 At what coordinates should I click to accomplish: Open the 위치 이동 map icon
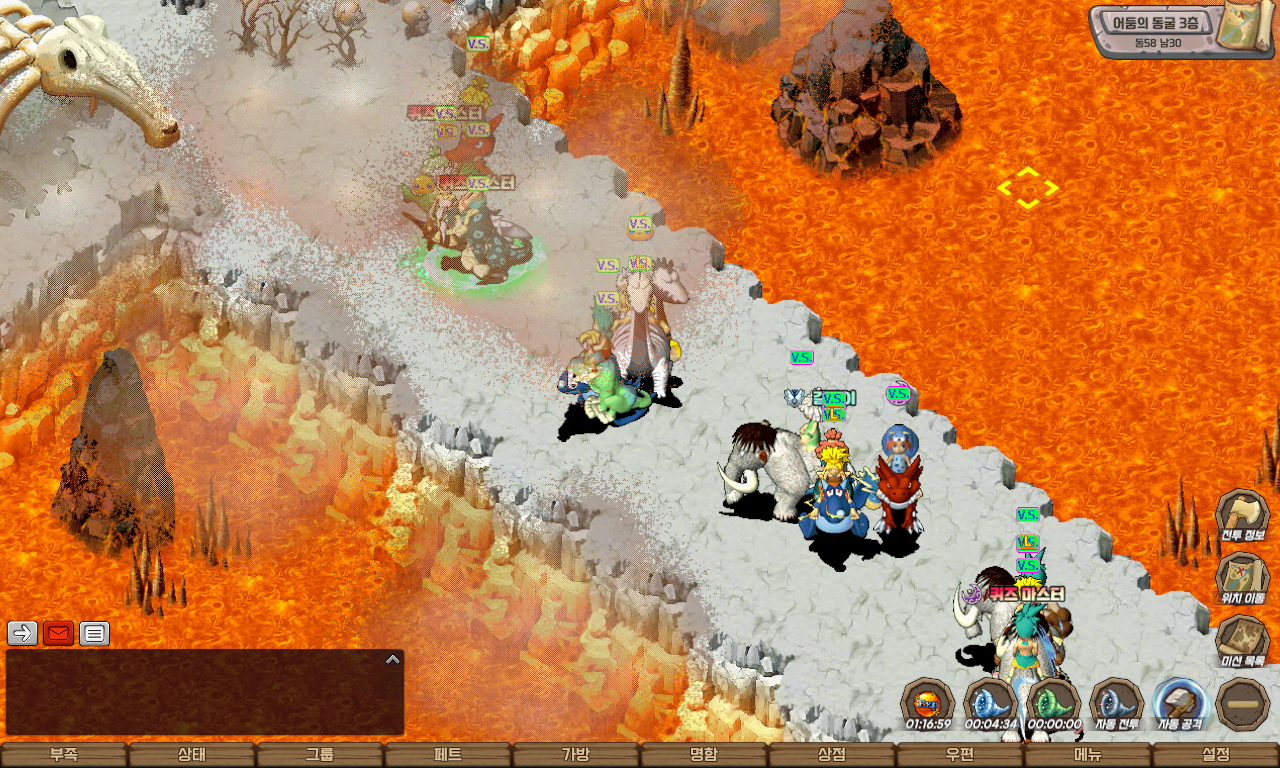1243,578
